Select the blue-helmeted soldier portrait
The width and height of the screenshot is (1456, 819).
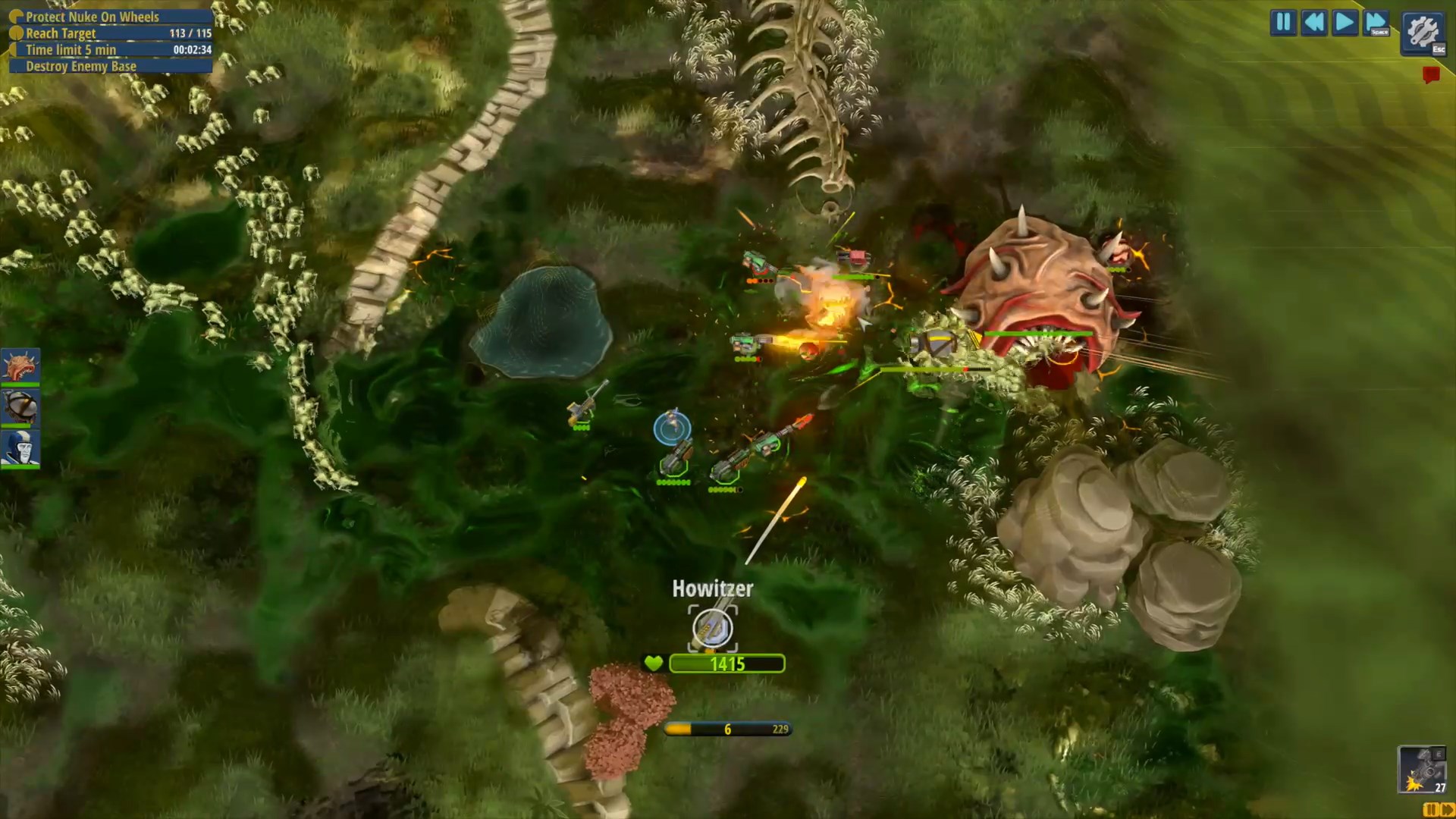tap(20, 448)
